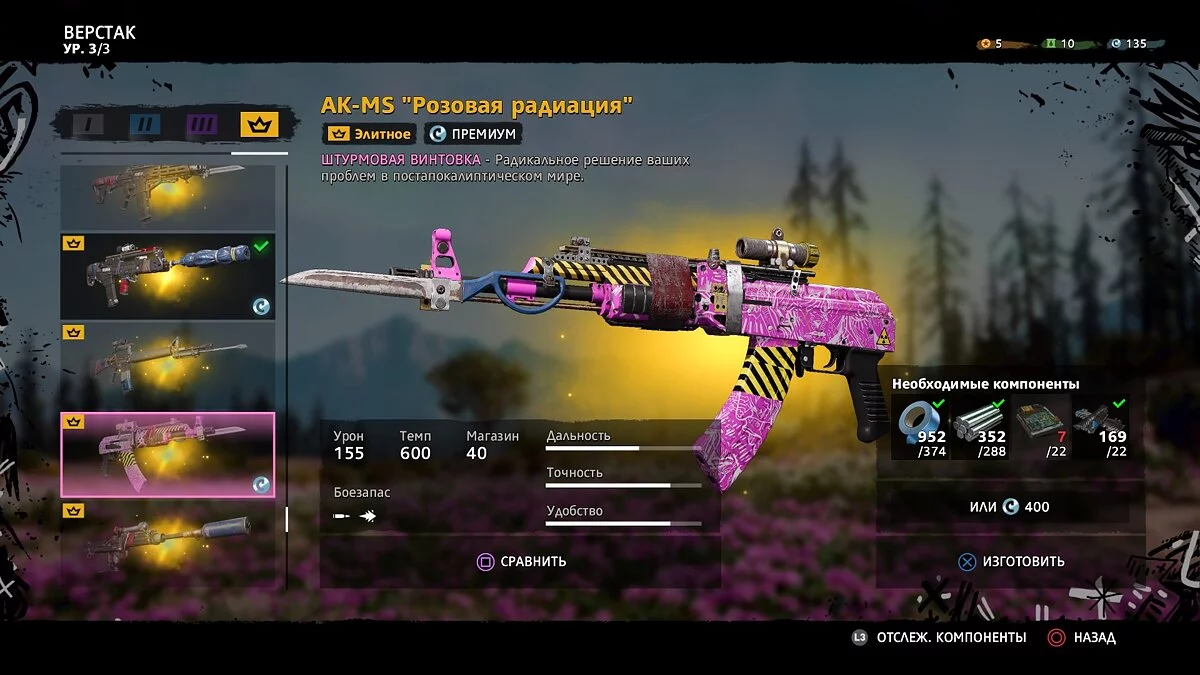Pick the long-barreled rifle thumbnail
The height and width of the screenshot is (675, 1200).
point(167,364)
